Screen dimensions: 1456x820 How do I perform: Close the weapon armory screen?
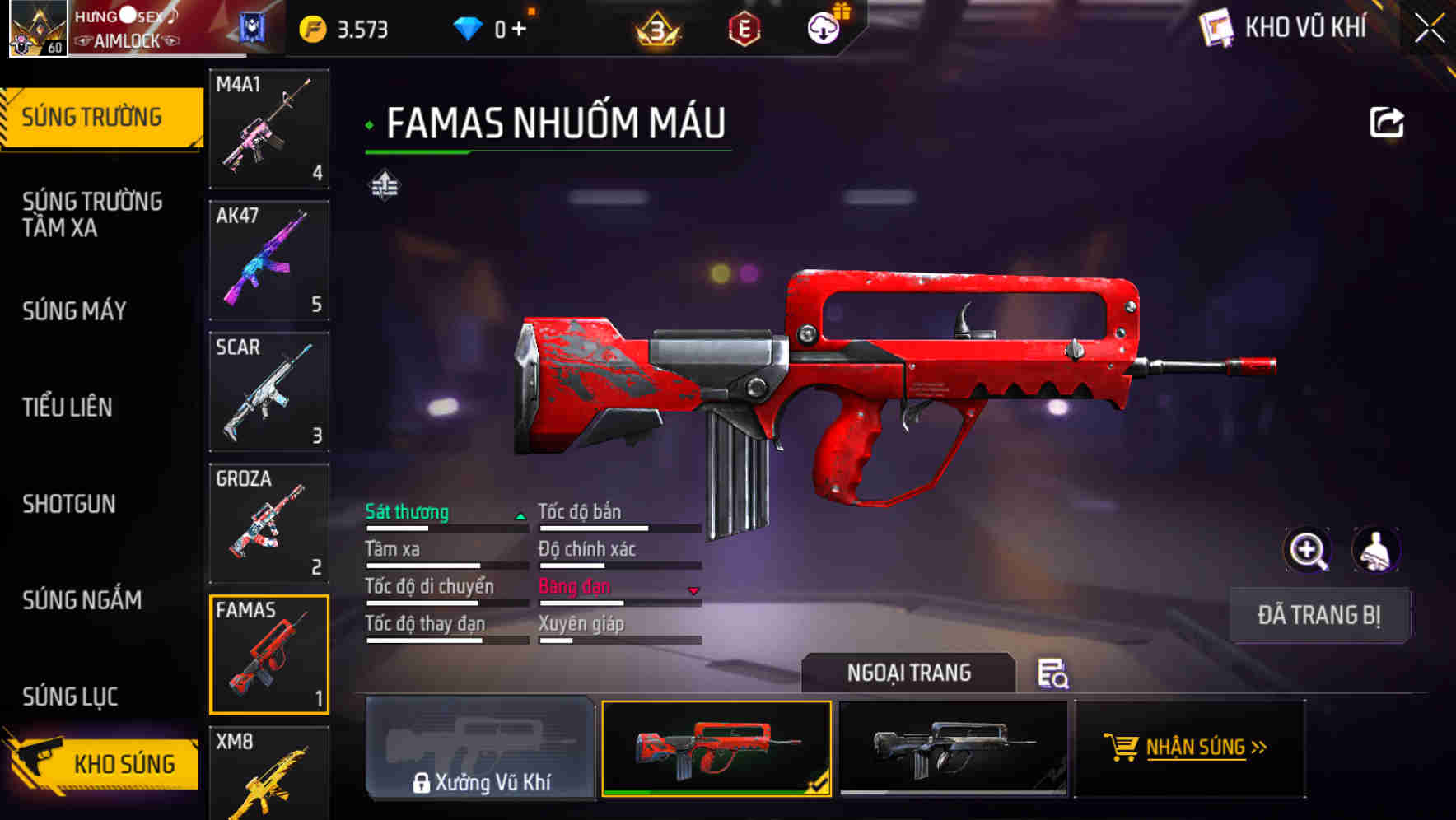pos(1429,29)
